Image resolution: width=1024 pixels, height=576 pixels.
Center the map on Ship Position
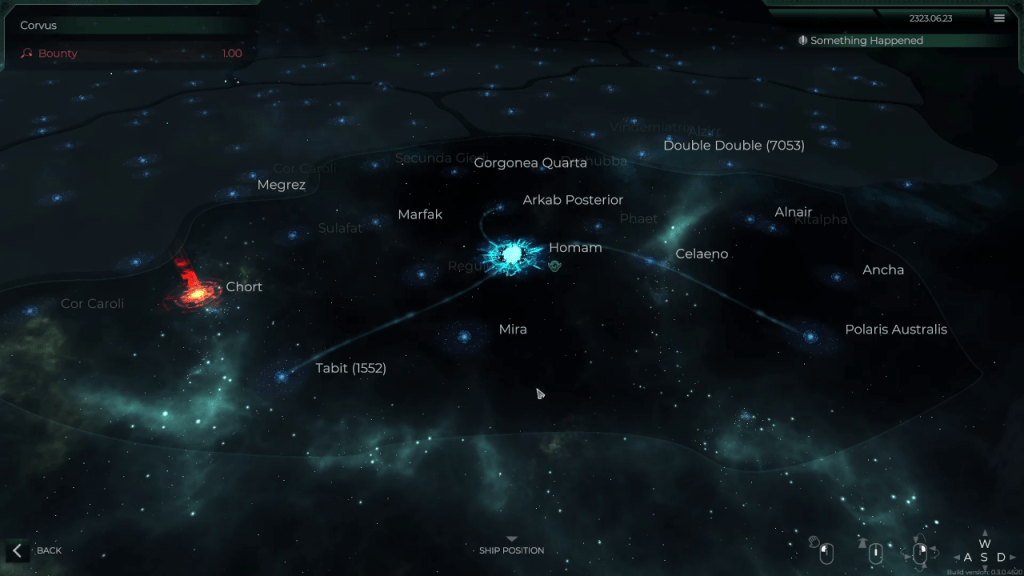(511, 548)
